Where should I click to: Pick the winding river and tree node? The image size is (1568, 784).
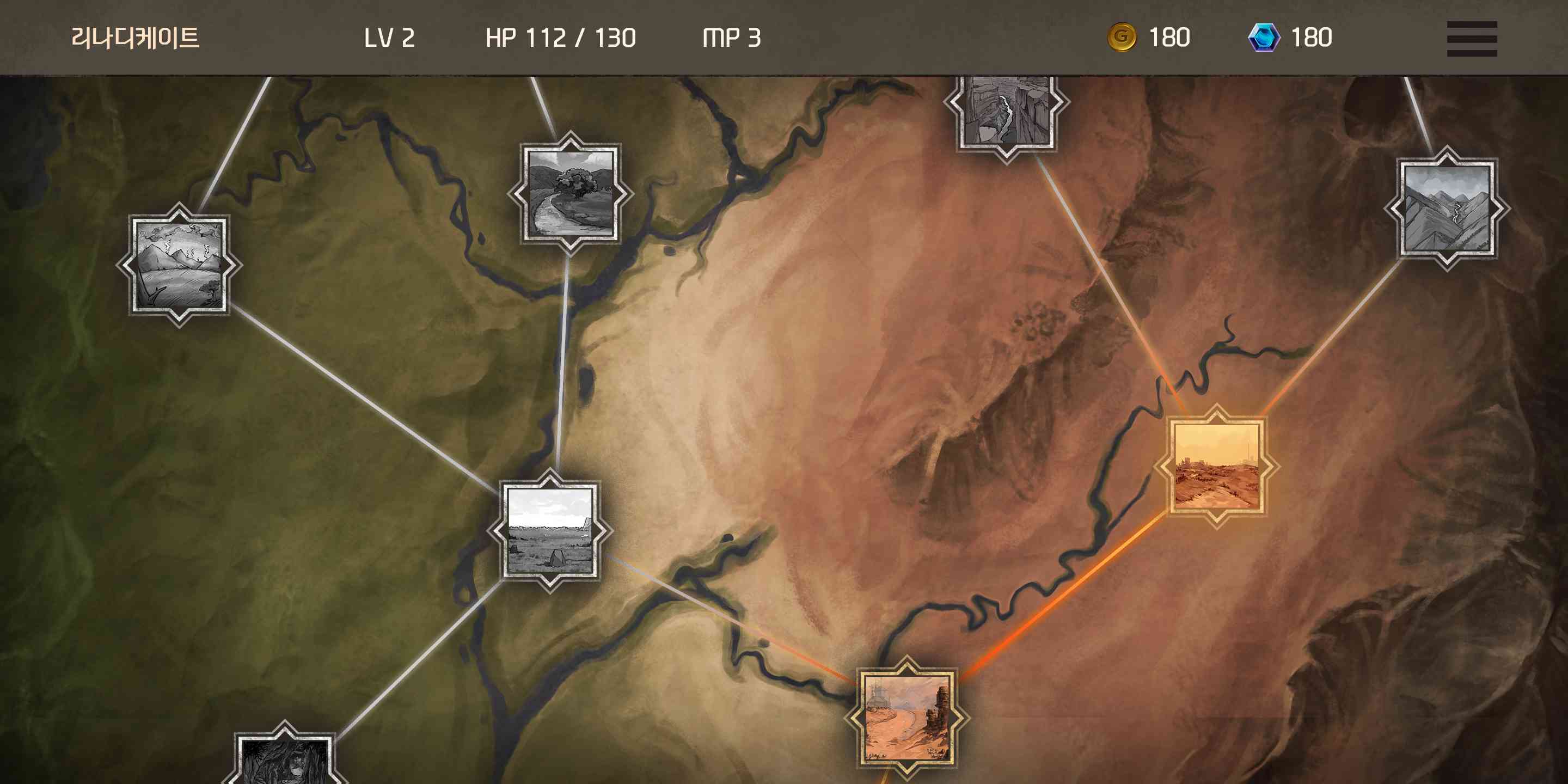[571, 193]
